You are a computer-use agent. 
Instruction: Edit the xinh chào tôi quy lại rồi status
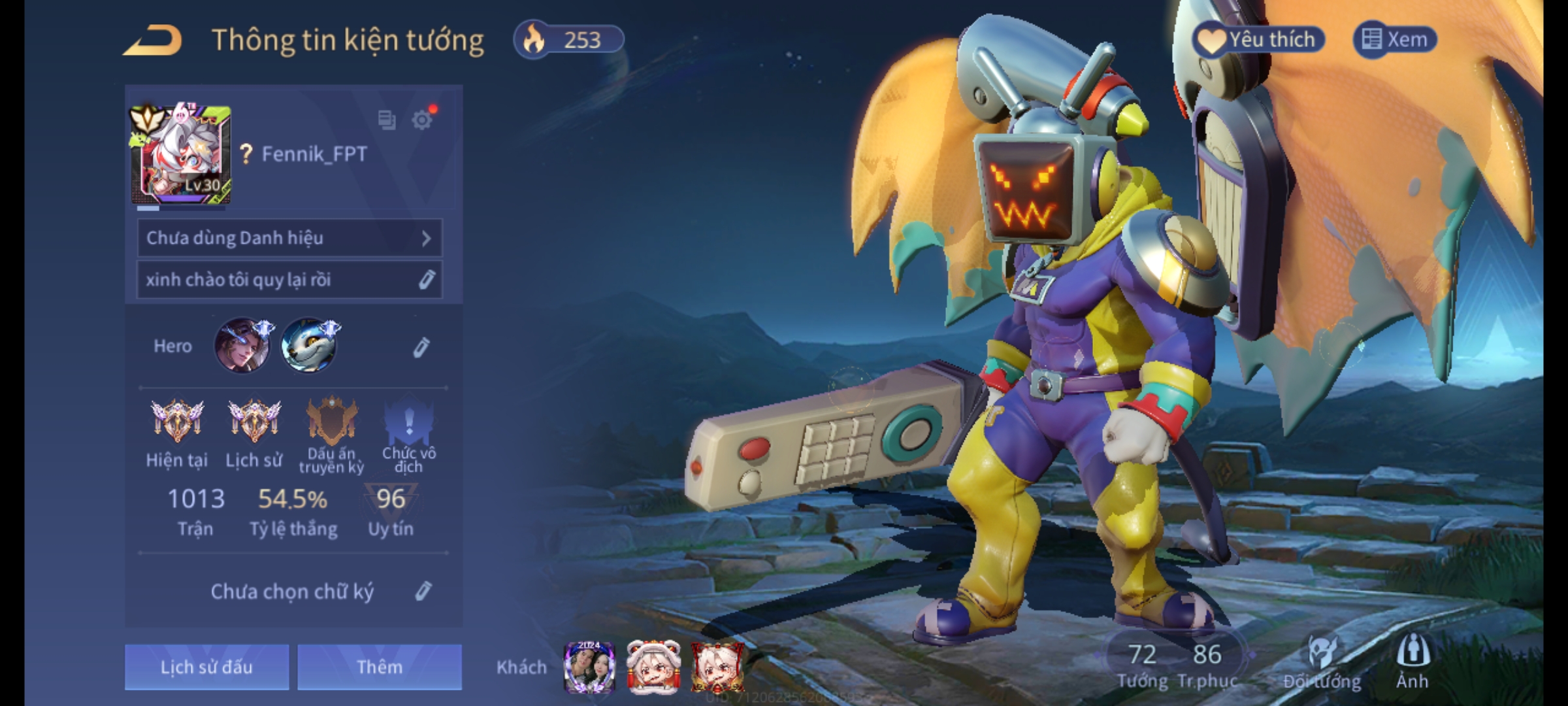(426, 280)
